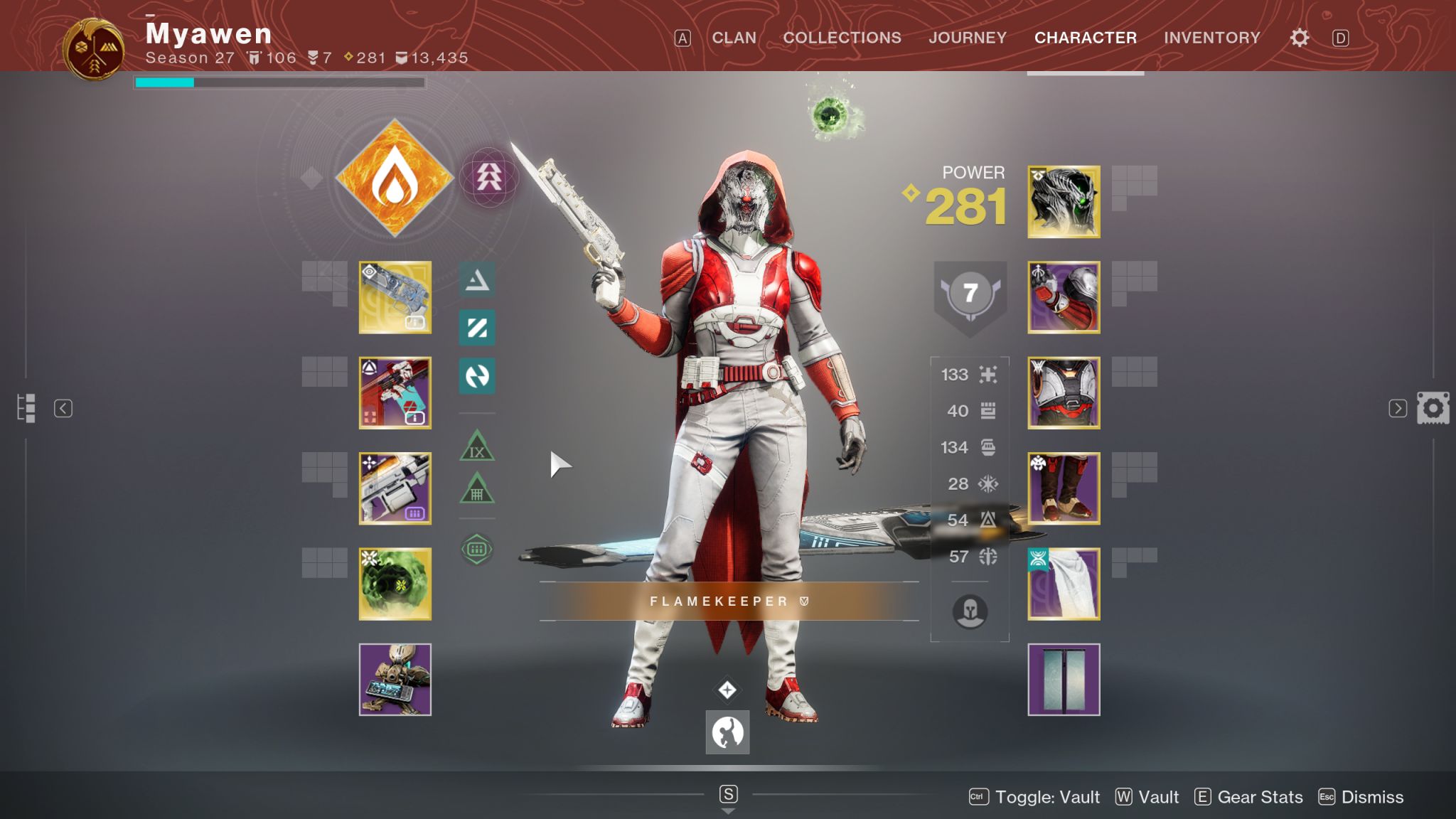
Task: Select the leg armor boots slot
Action: tap(1064, 488)
